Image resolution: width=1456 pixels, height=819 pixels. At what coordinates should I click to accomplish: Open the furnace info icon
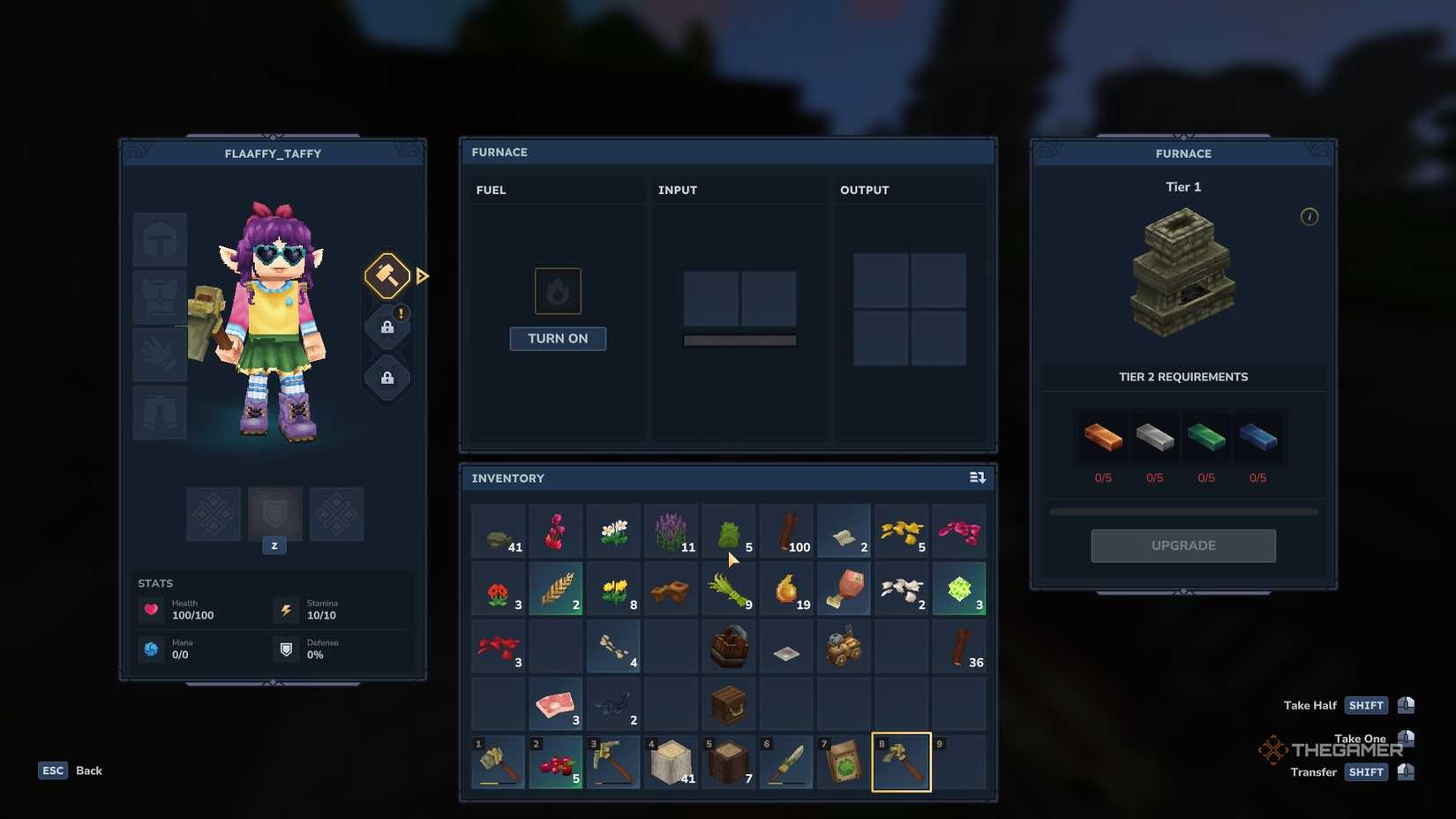pos(1310,217)
